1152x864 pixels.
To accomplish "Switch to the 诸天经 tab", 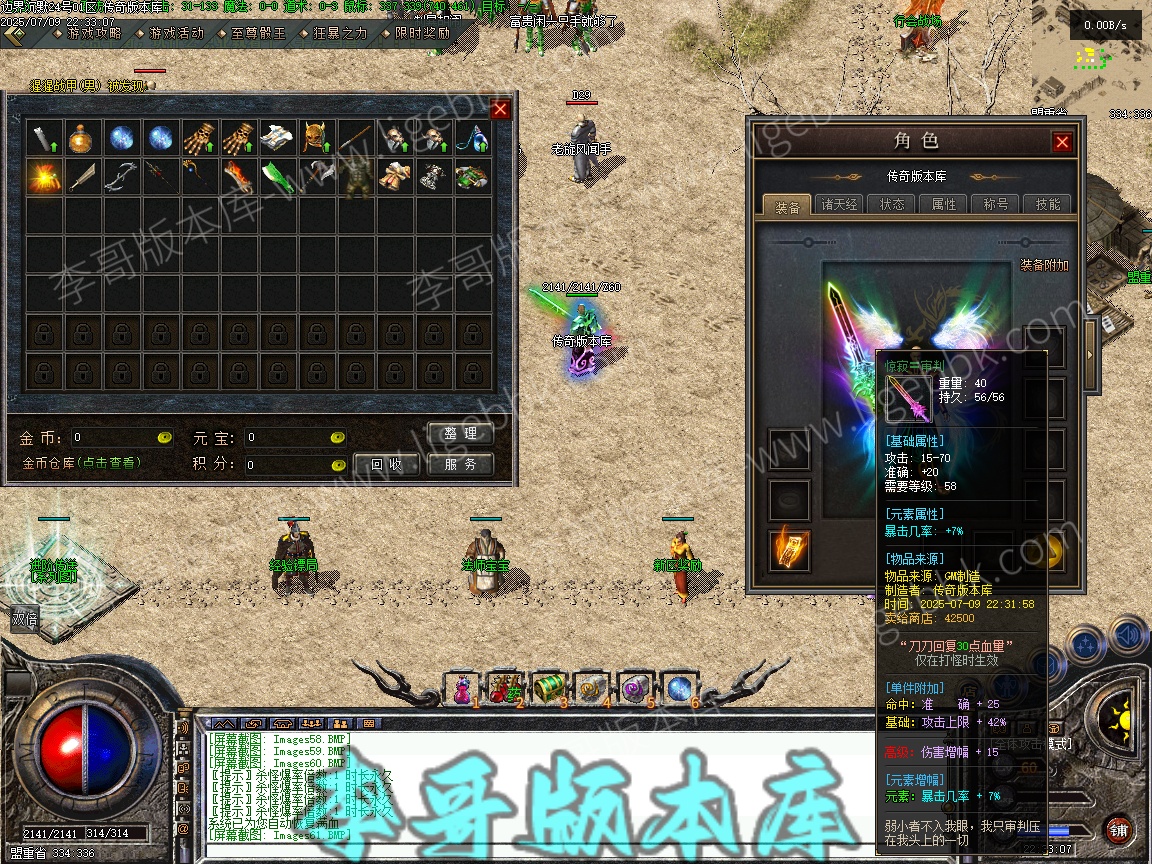I will (x=839, y=205).
